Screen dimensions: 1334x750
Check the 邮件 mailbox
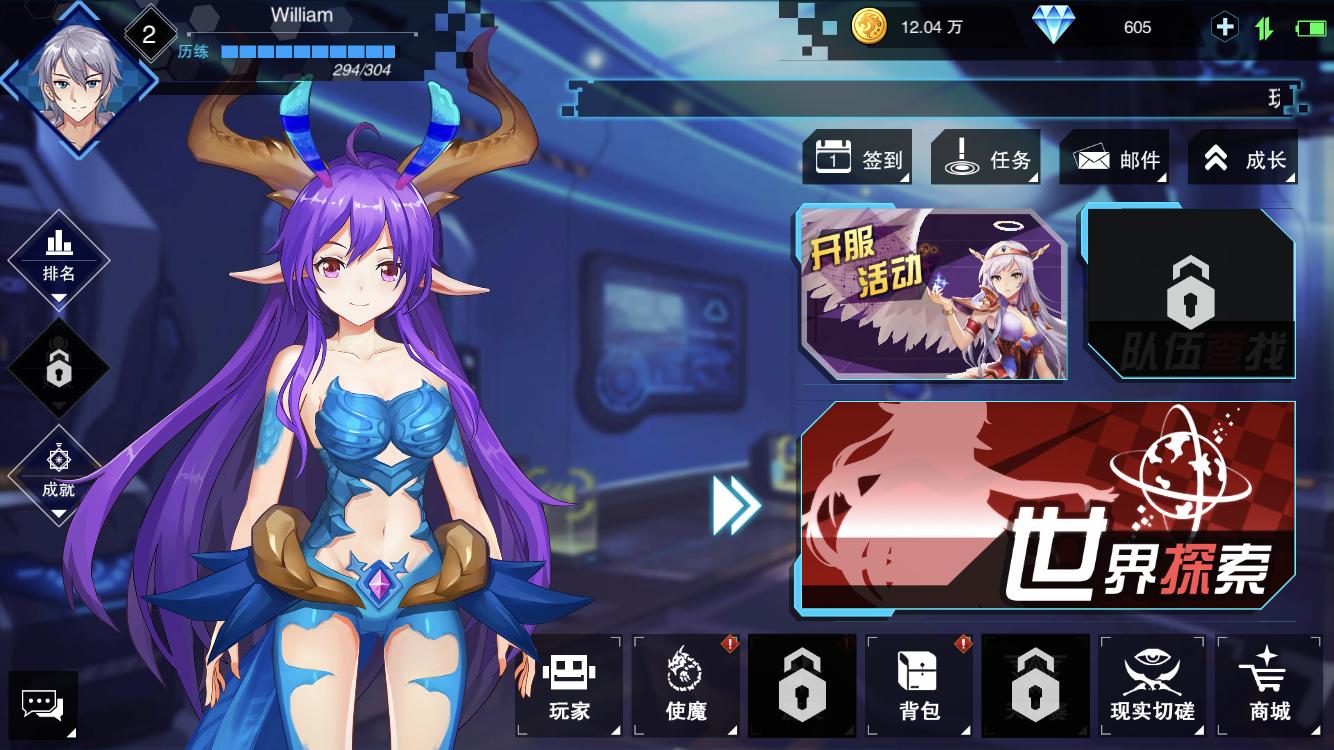(x=1115, y=158)
